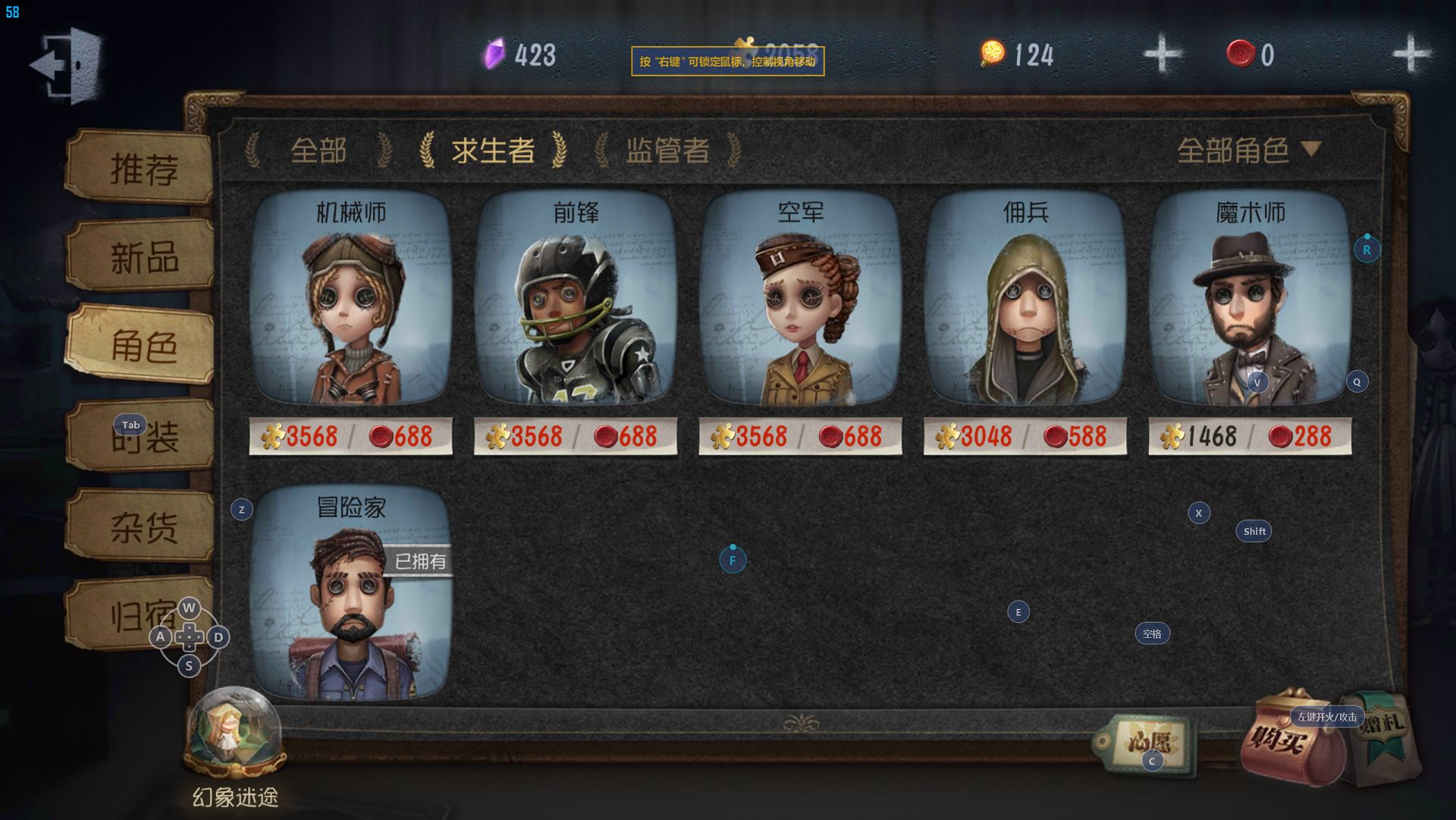Viewport: 1456px width, 820px height.
Task: Open the 推荐 shop category
Action: (x=143, y=168)
